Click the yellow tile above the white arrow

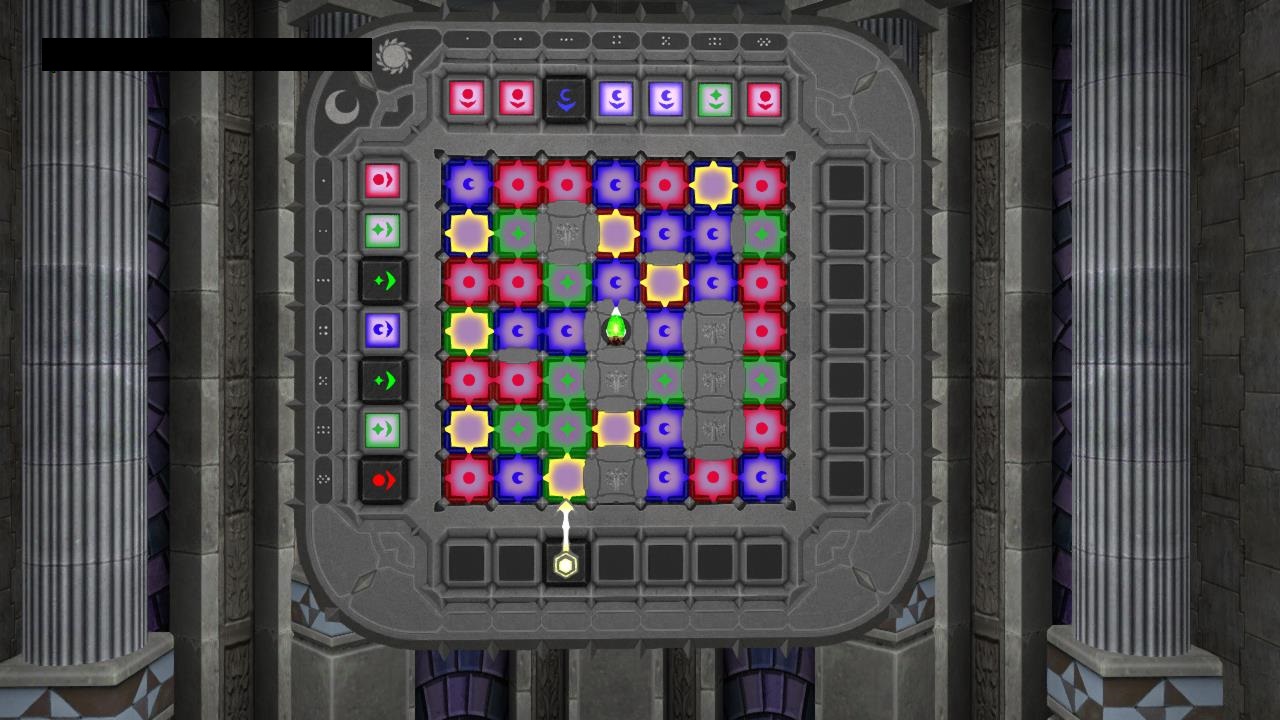pos(566,478)
